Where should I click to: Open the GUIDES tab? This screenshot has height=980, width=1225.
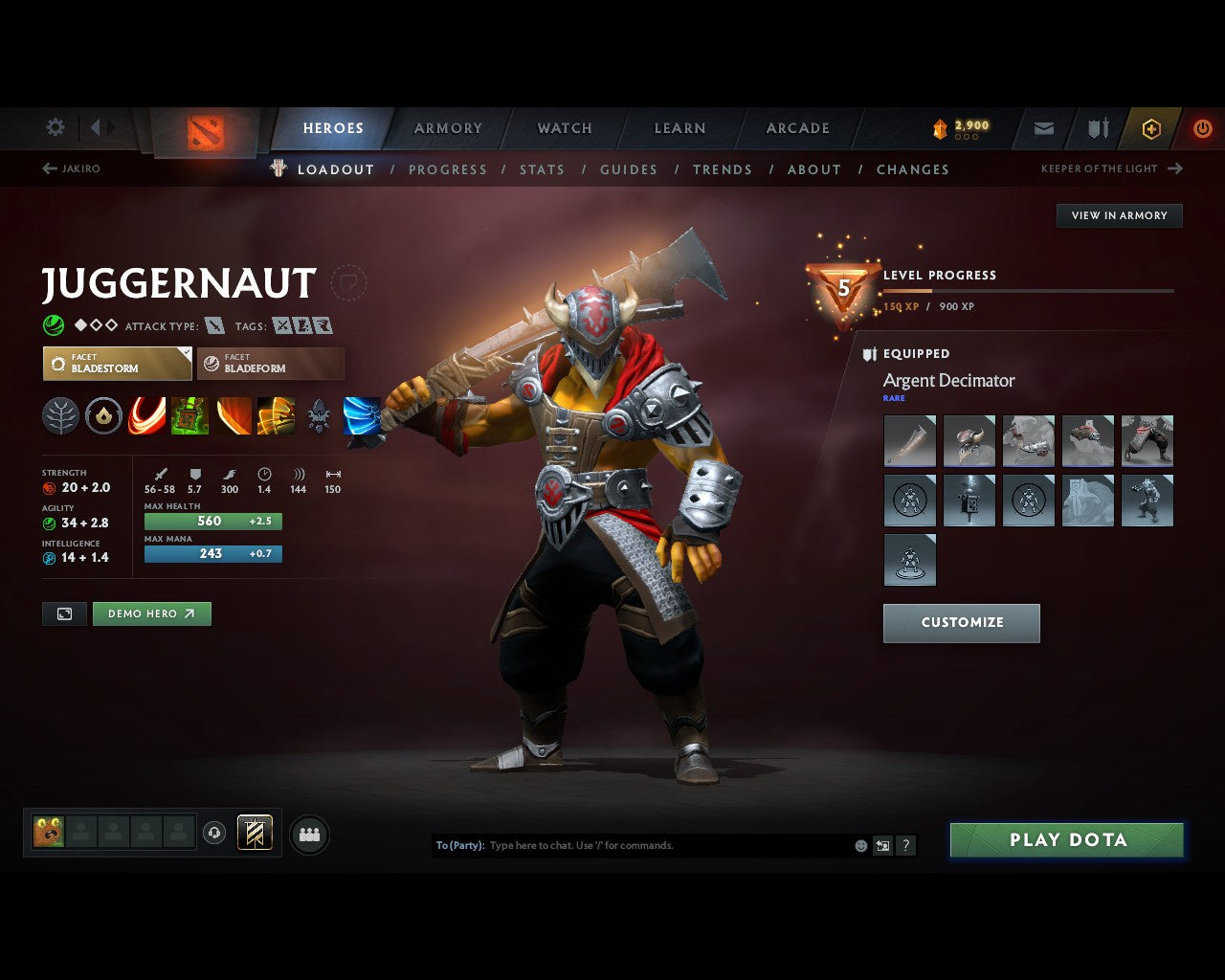pyautogui.click(x=629, y=169)
